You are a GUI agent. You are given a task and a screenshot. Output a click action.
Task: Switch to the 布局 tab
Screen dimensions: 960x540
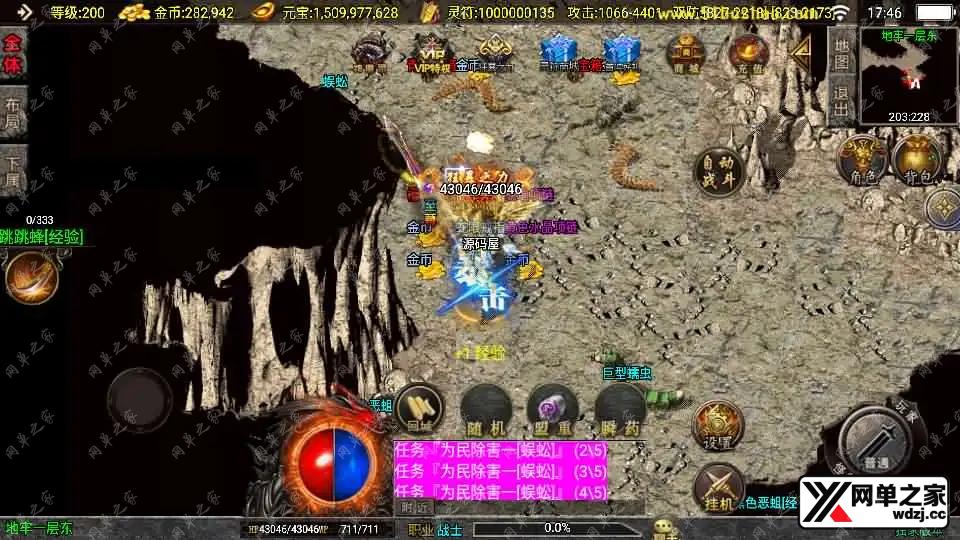pyautogui.click(x=13, y=116)
